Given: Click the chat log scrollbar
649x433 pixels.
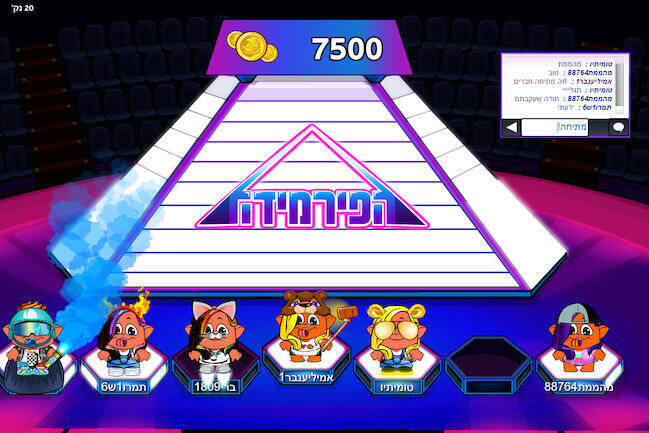Looking at the screenshot, I should click(621, 87).
